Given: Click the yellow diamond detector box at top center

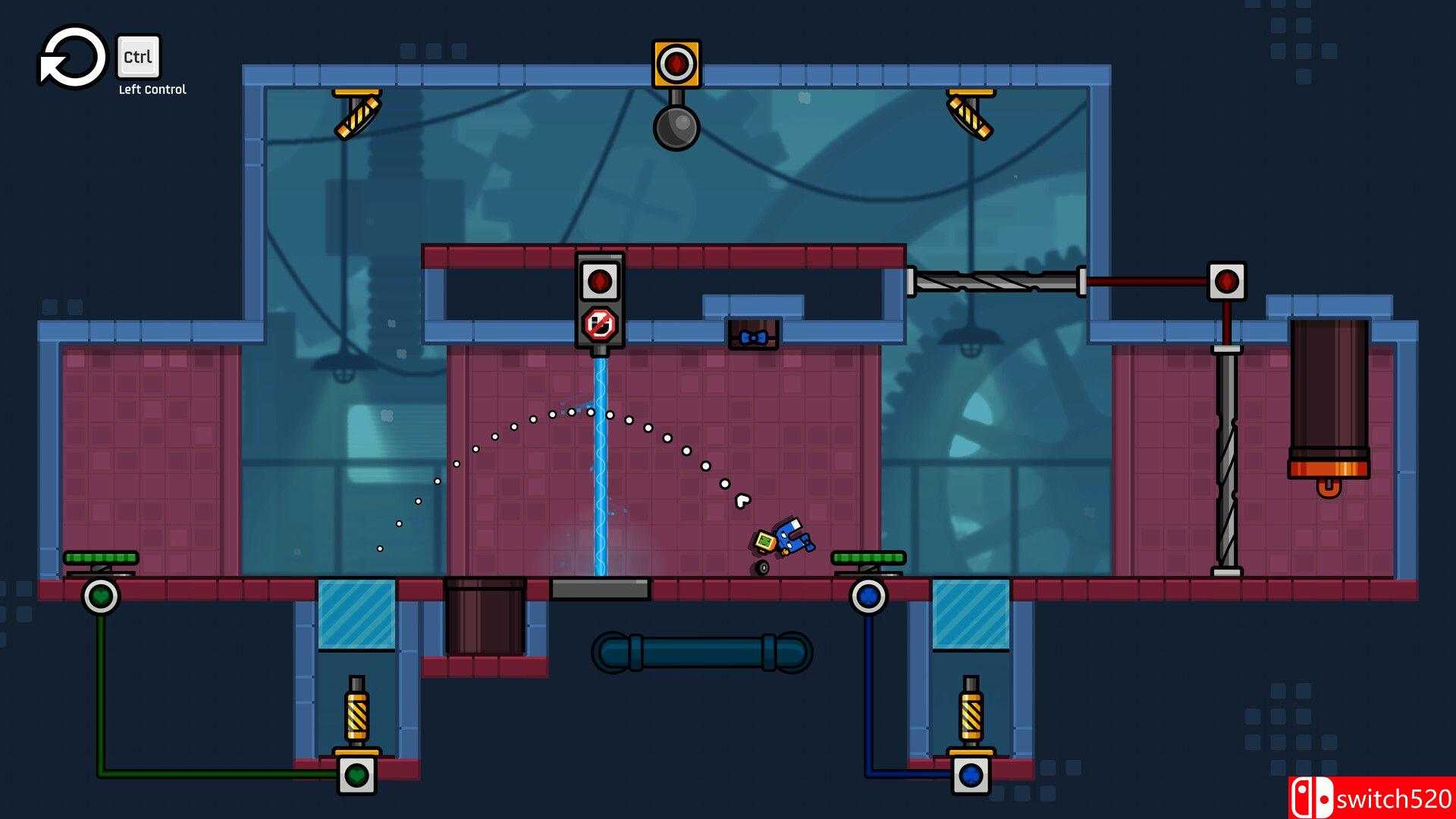Looking at the screenshot, I should (x=677, y=64).
